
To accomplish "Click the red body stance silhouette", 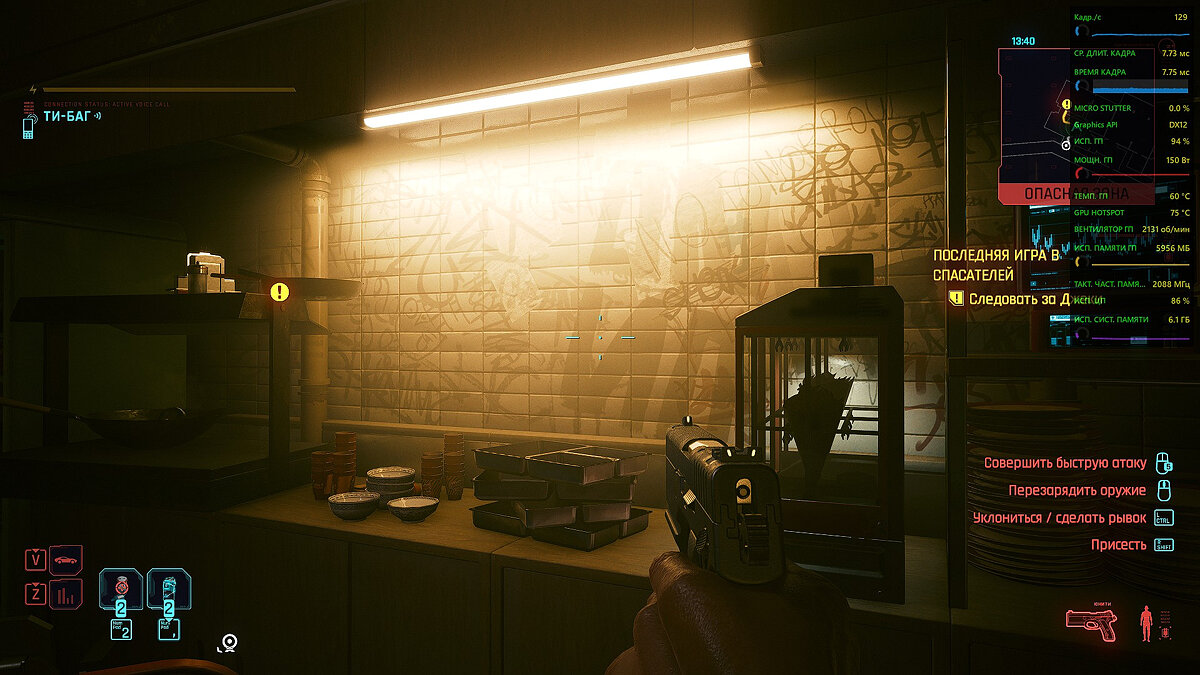I will coord(1146,622).
